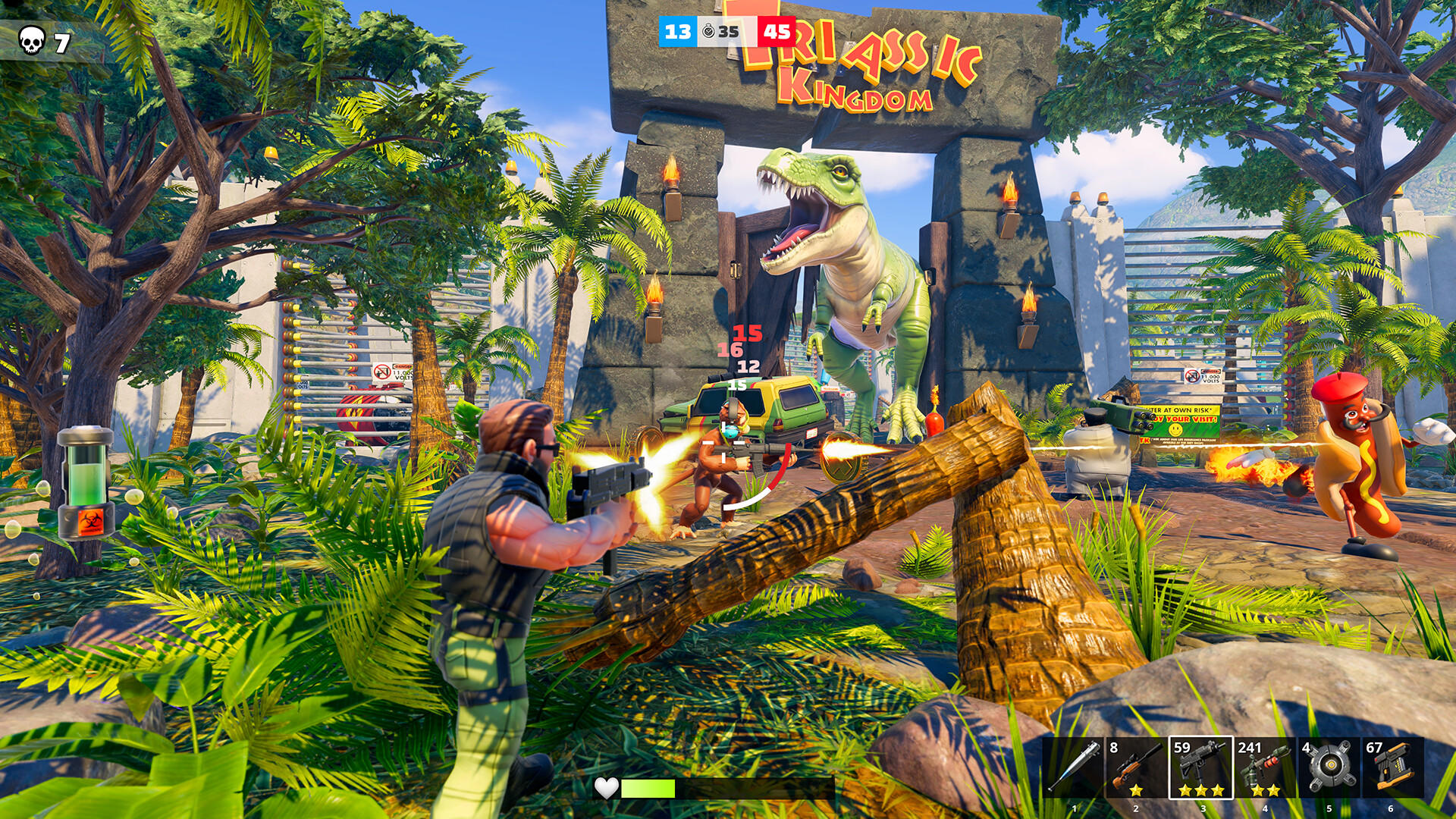Click the blue team score showing 13
The width and height of the screenshot is (1456, 819).
pyautogui.click(x=677, y=32)
